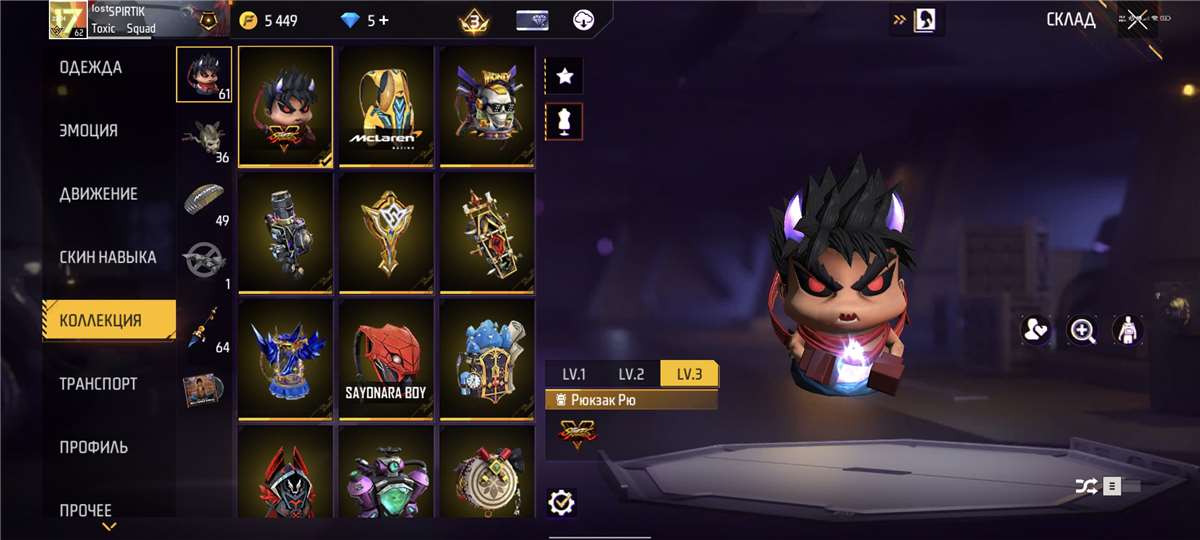Click the magnifier zoom preview button
1200x540 pixels.
(x=1082, y=330)
